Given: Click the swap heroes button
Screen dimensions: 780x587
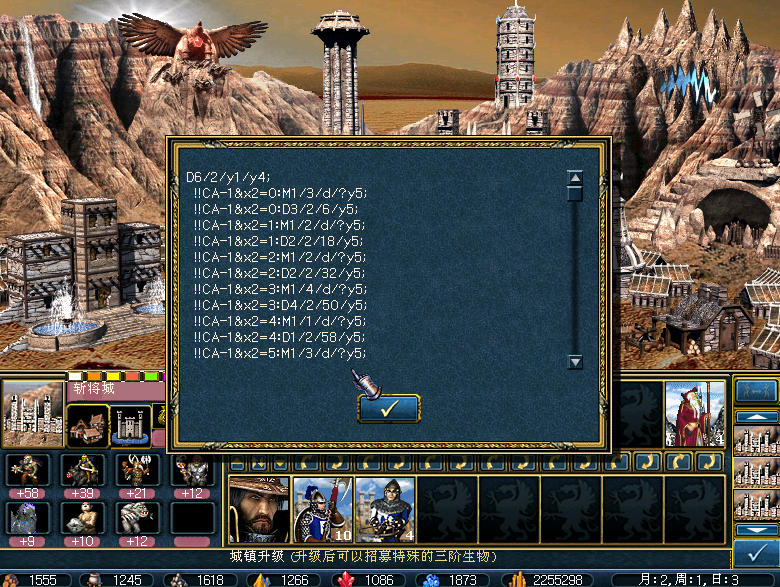Looking at the screenshot, I should click(755, 391).
